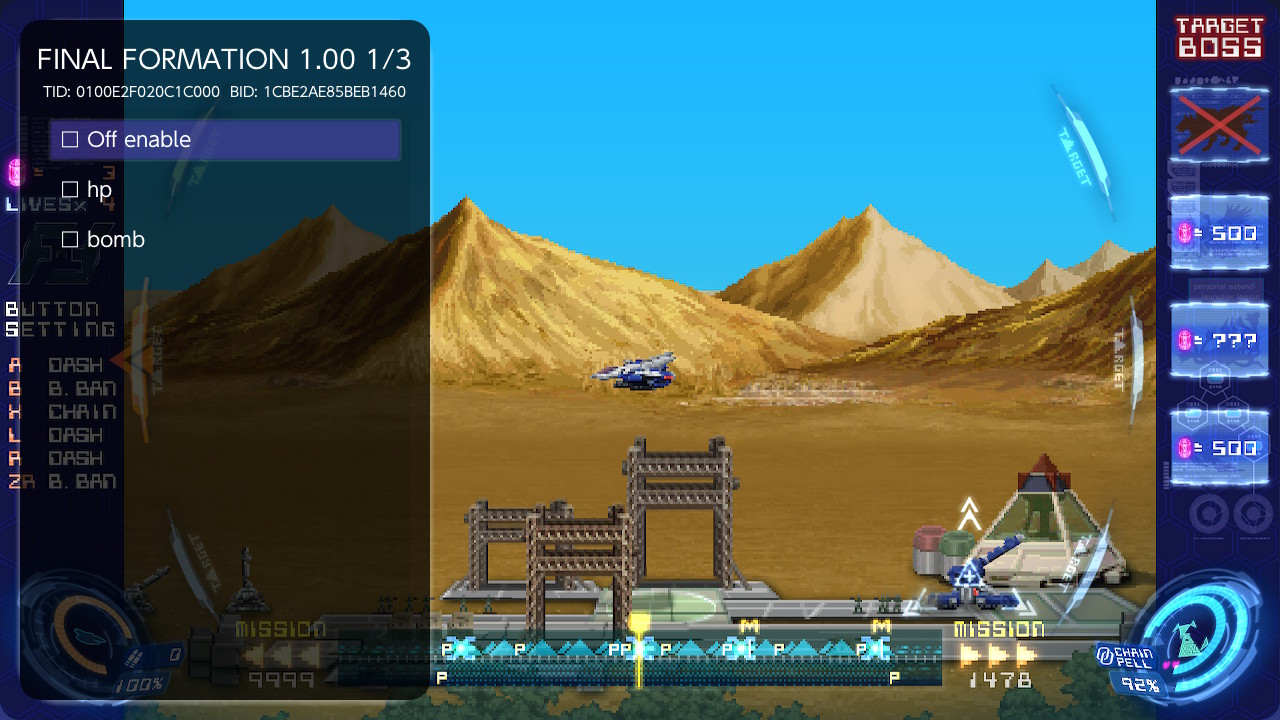Viewport: 1280px width, 720px height.
Task: Select the TARGET BOSS header
Action: [1221, 36]
